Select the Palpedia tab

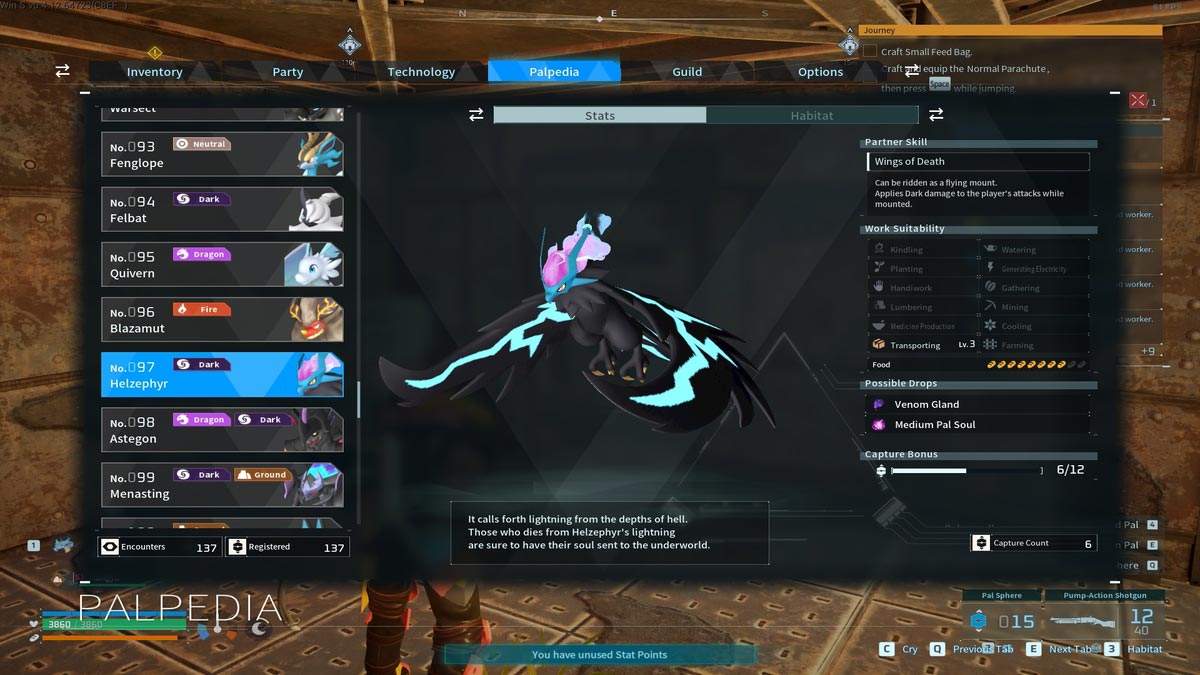[554, 72]
